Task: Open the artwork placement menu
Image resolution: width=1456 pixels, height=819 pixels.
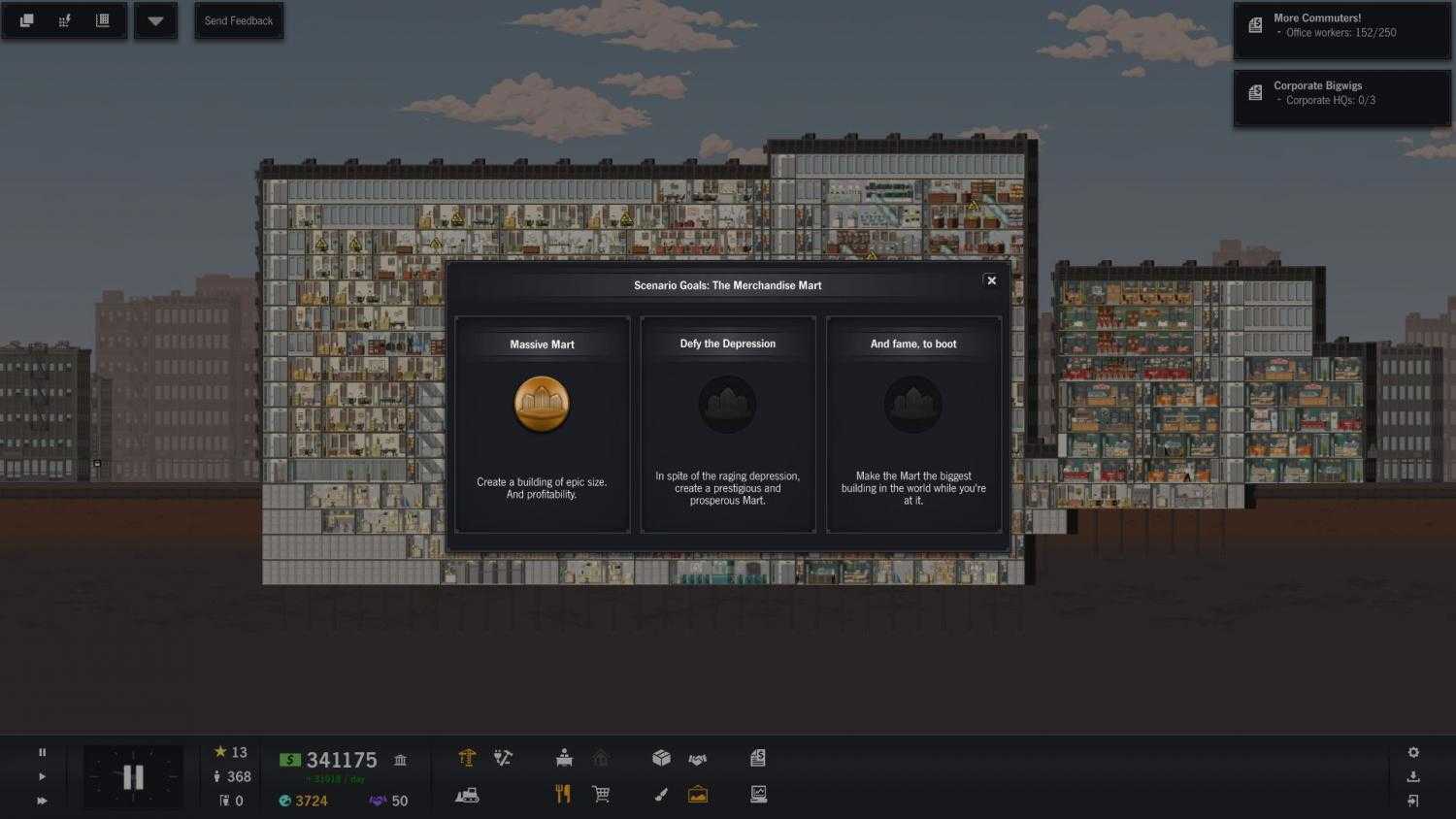Action: point(698,794)
